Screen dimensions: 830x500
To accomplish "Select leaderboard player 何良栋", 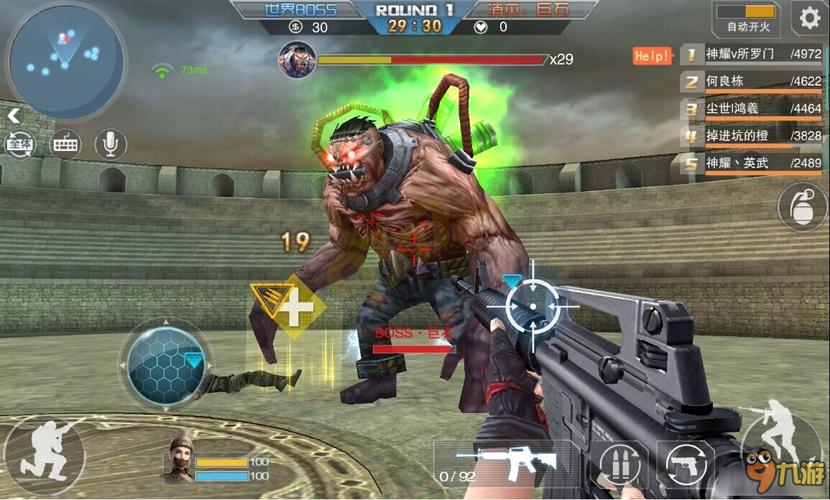I will [752, 81].
